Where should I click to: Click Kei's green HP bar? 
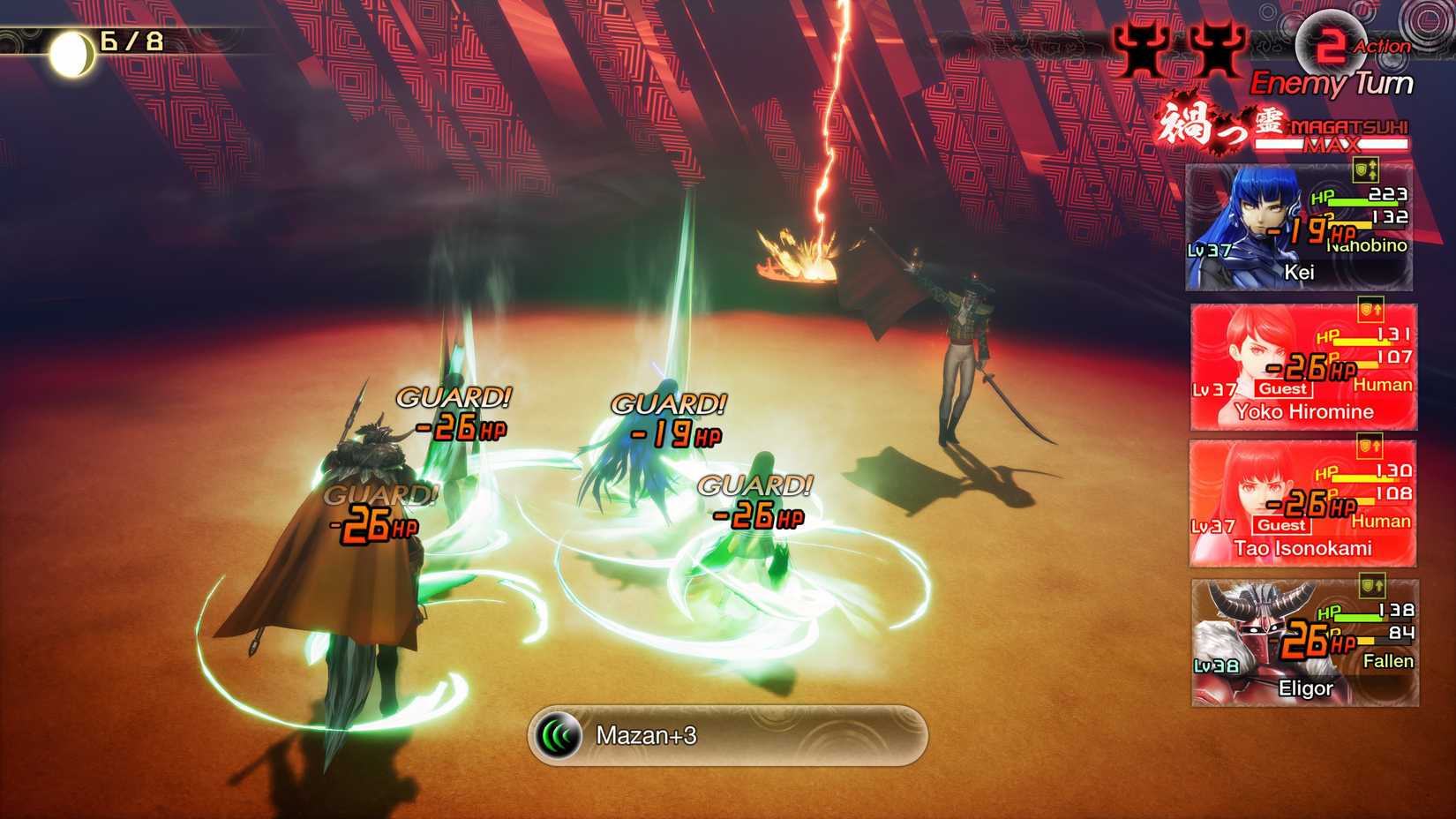pyautogui.click(x=1362, y=203)
